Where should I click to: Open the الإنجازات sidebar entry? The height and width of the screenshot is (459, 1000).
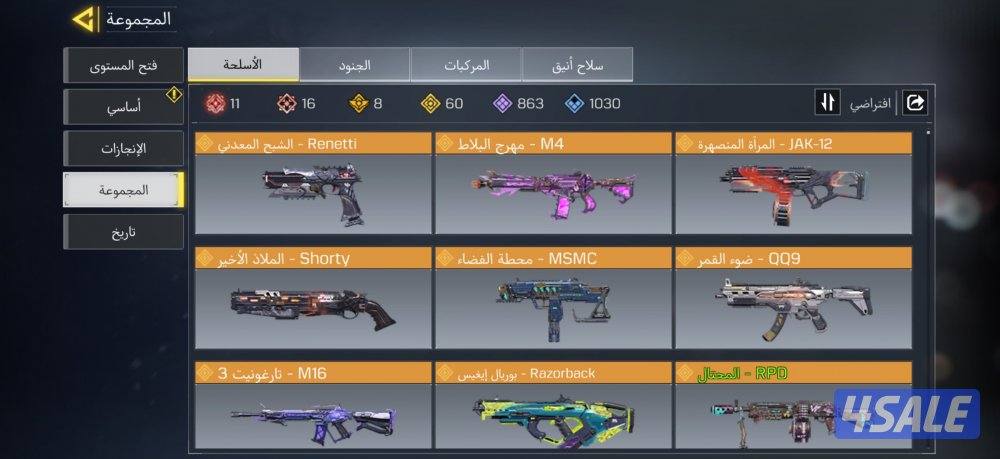point(124,149)
